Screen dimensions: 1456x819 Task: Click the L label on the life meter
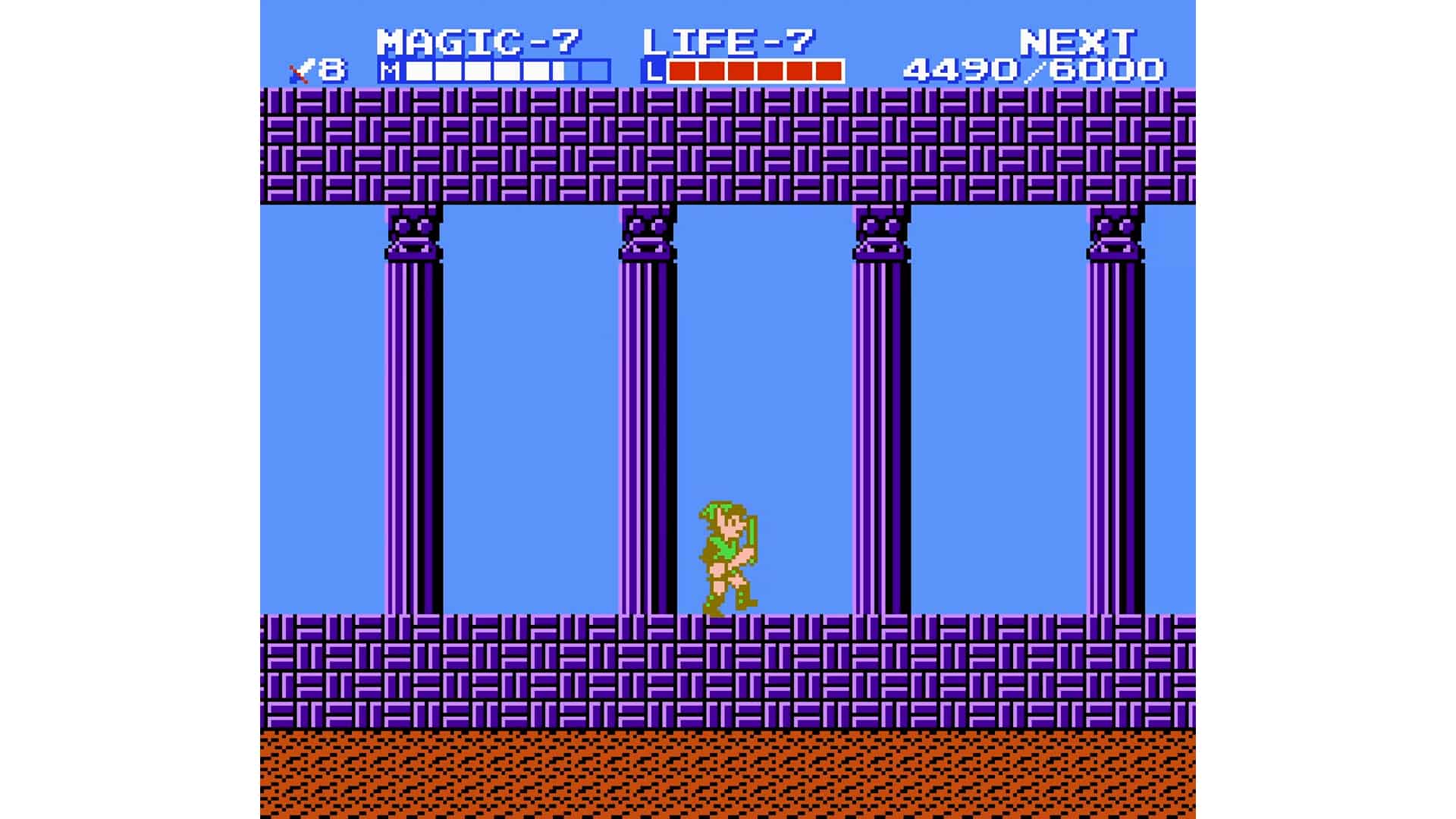(654, 72)
